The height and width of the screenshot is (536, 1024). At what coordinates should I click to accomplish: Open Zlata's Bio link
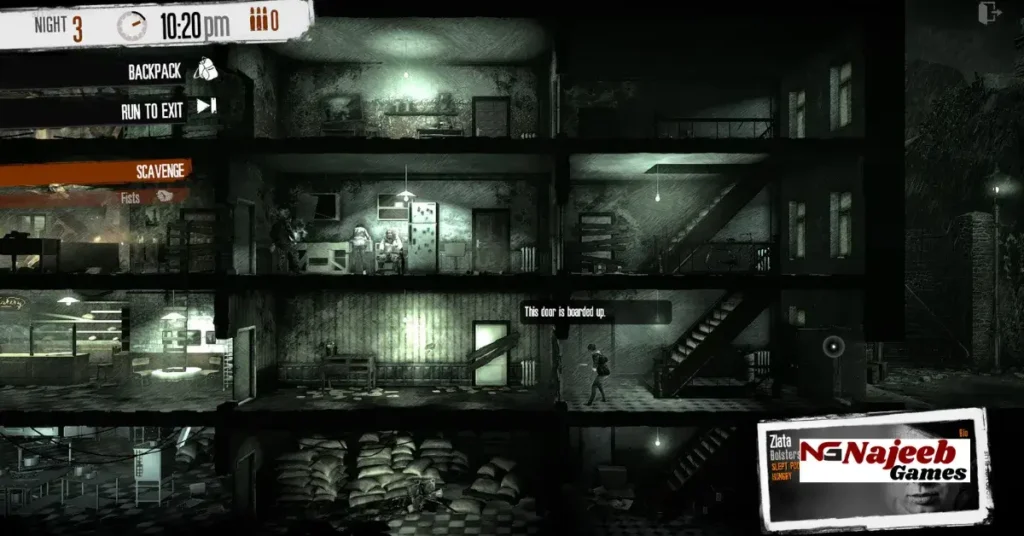coord(964,432)
